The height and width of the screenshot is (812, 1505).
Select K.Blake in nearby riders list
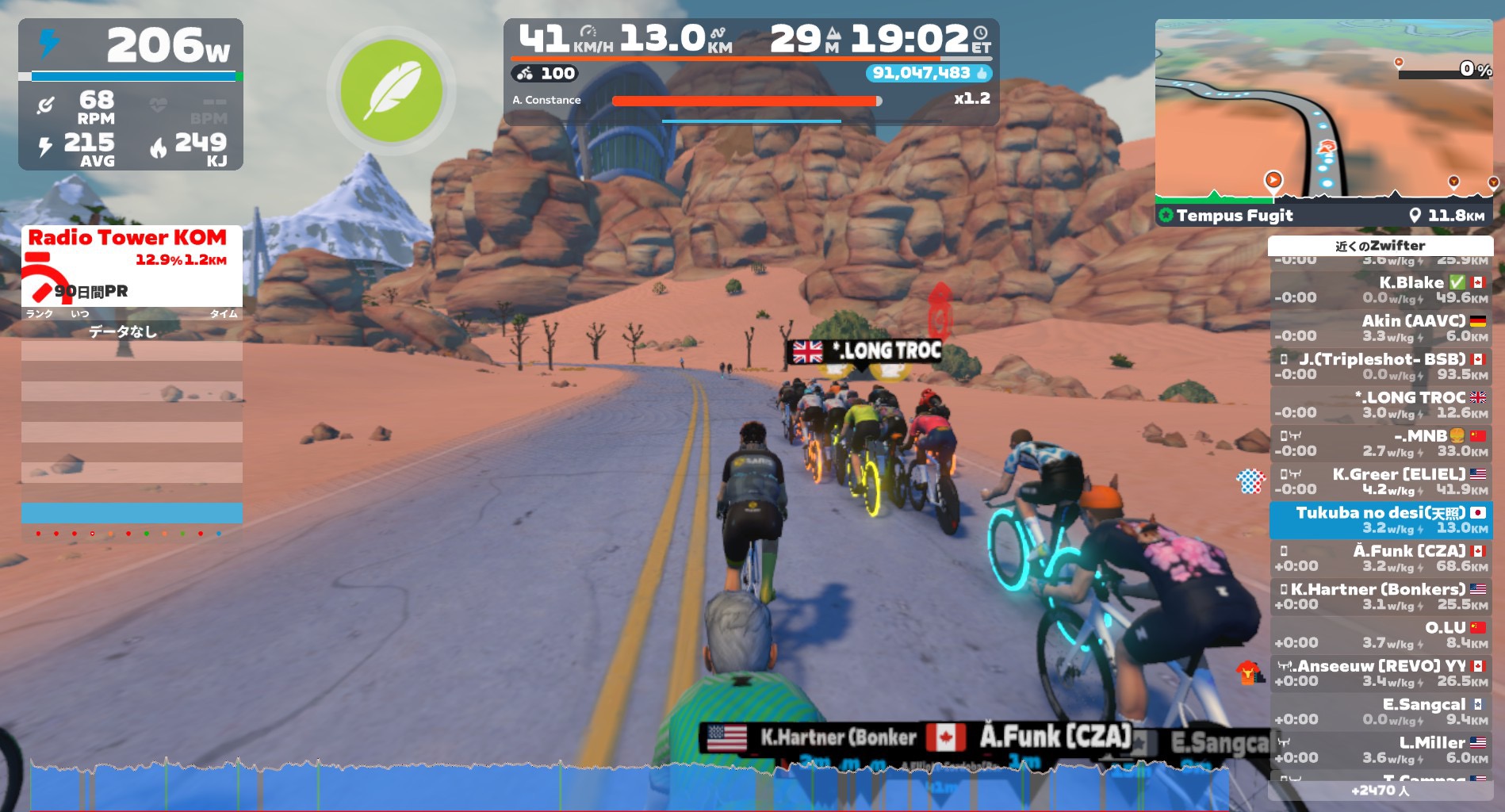coord(1381,289)
